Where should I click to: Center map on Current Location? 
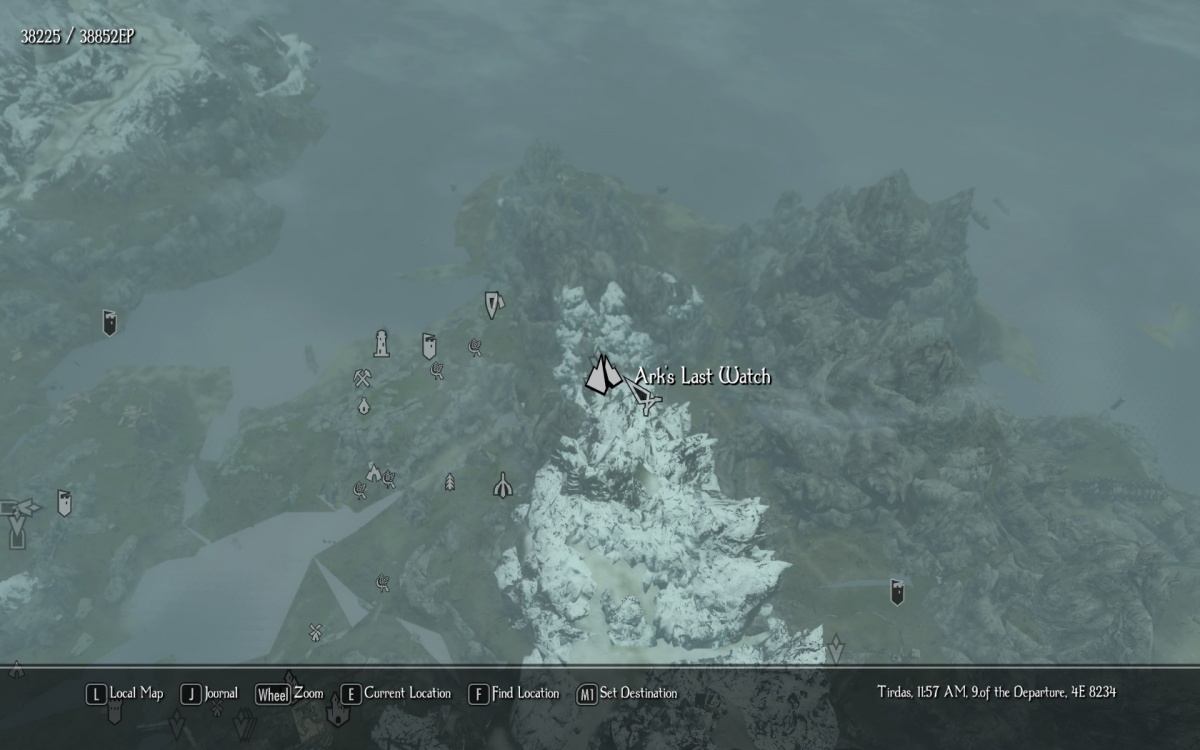tap(396, 693)
